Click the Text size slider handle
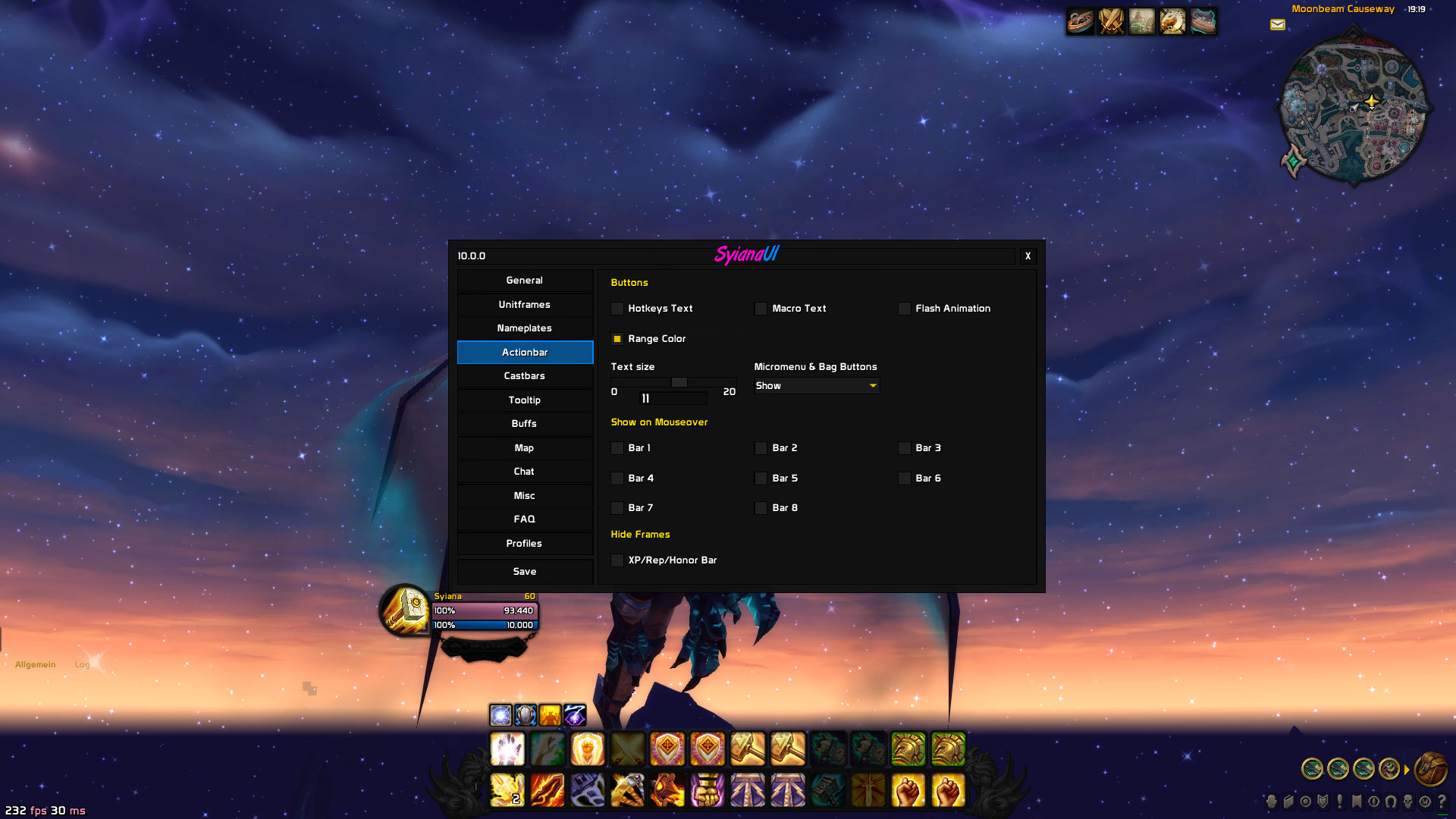 pos(679,382)
